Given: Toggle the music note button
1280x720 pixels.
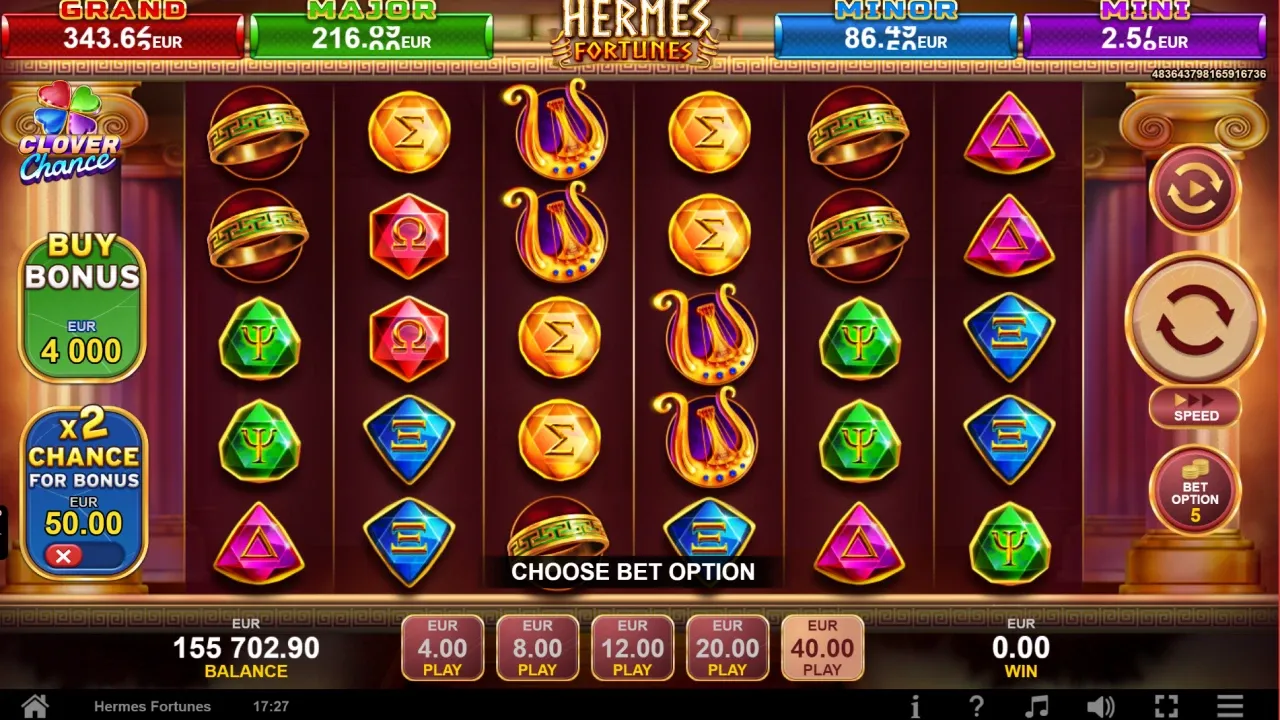Looking at the screenshot, I should (x=1038, y=706).
